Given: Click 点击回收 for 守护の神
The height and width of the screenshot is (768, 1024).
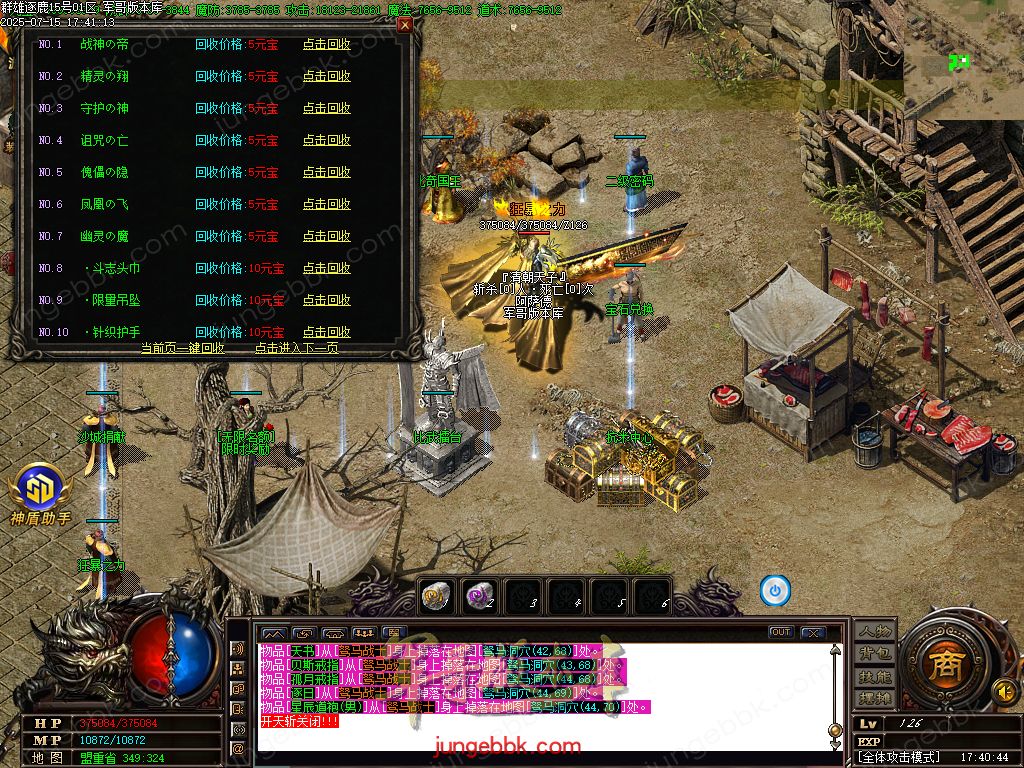Looking at the screenshot, I should [x=327, y=109].
